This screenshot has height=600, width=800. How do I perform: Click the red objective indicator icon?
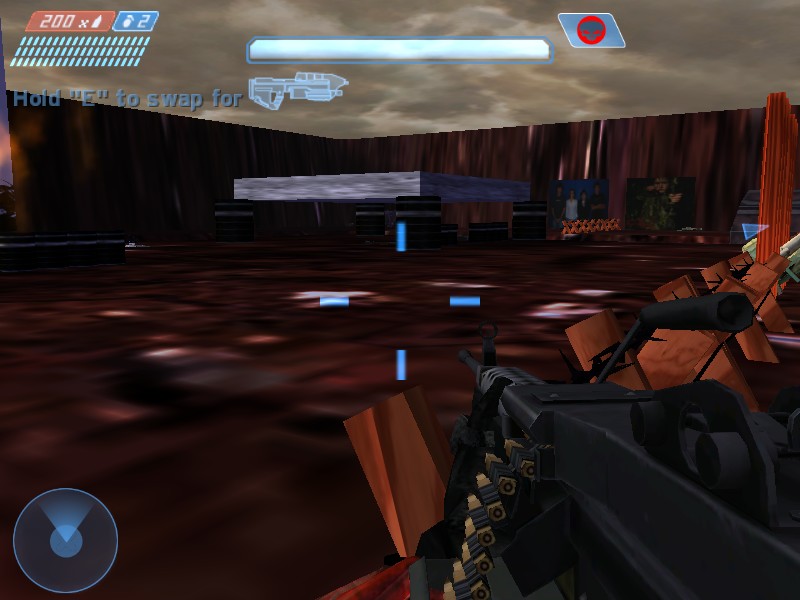591,31
